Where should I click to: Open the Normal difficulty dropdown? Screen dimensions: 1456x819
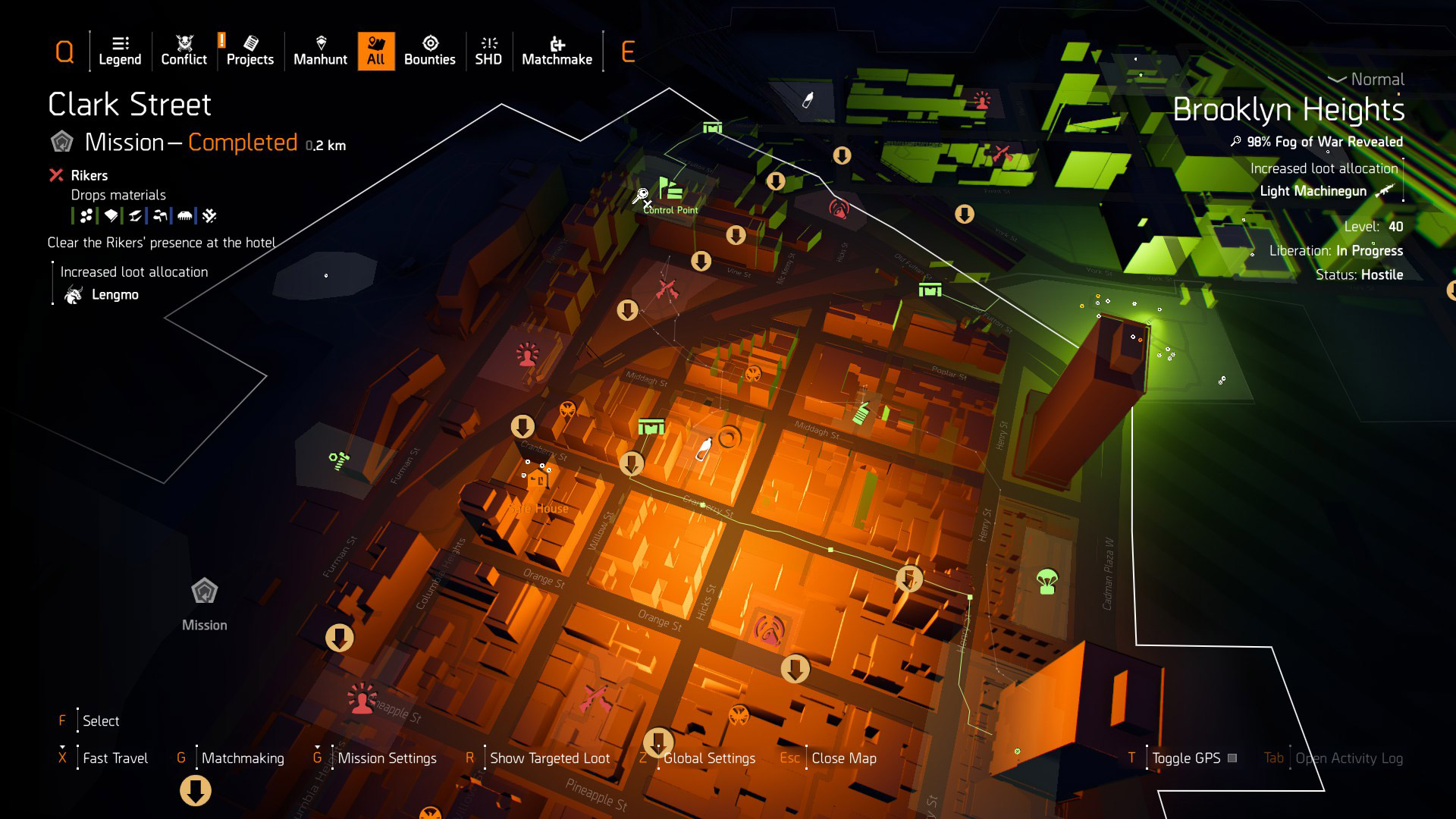(x=1367, y=79)
